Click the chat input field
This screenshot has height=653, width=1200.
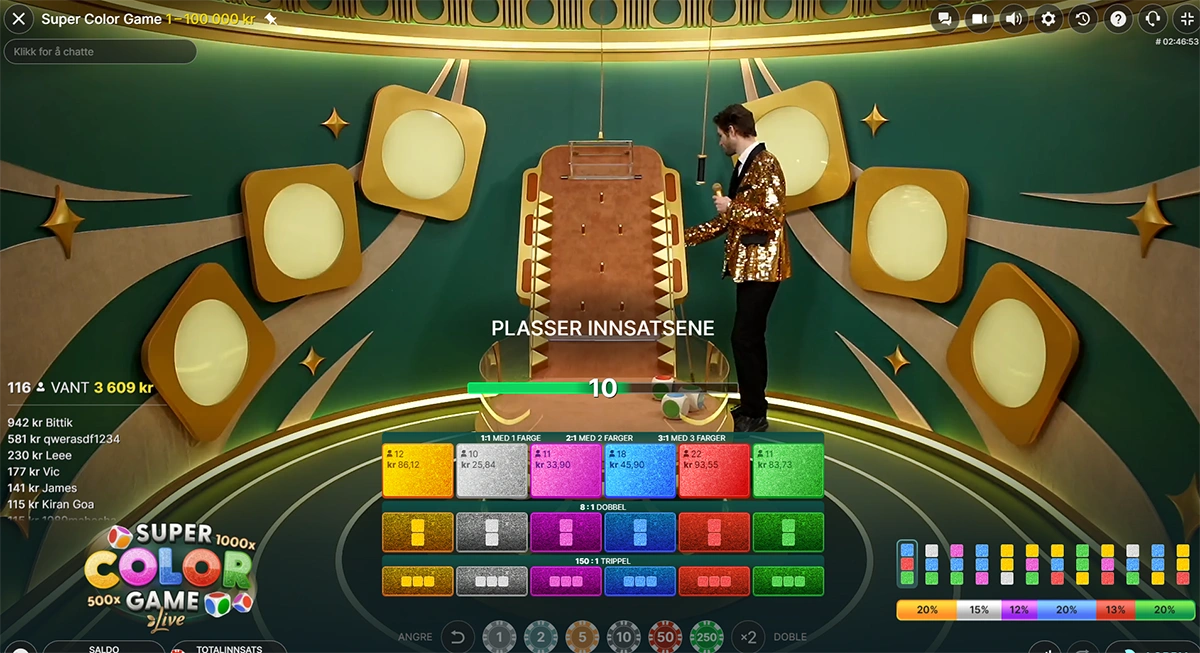(100, 51)
